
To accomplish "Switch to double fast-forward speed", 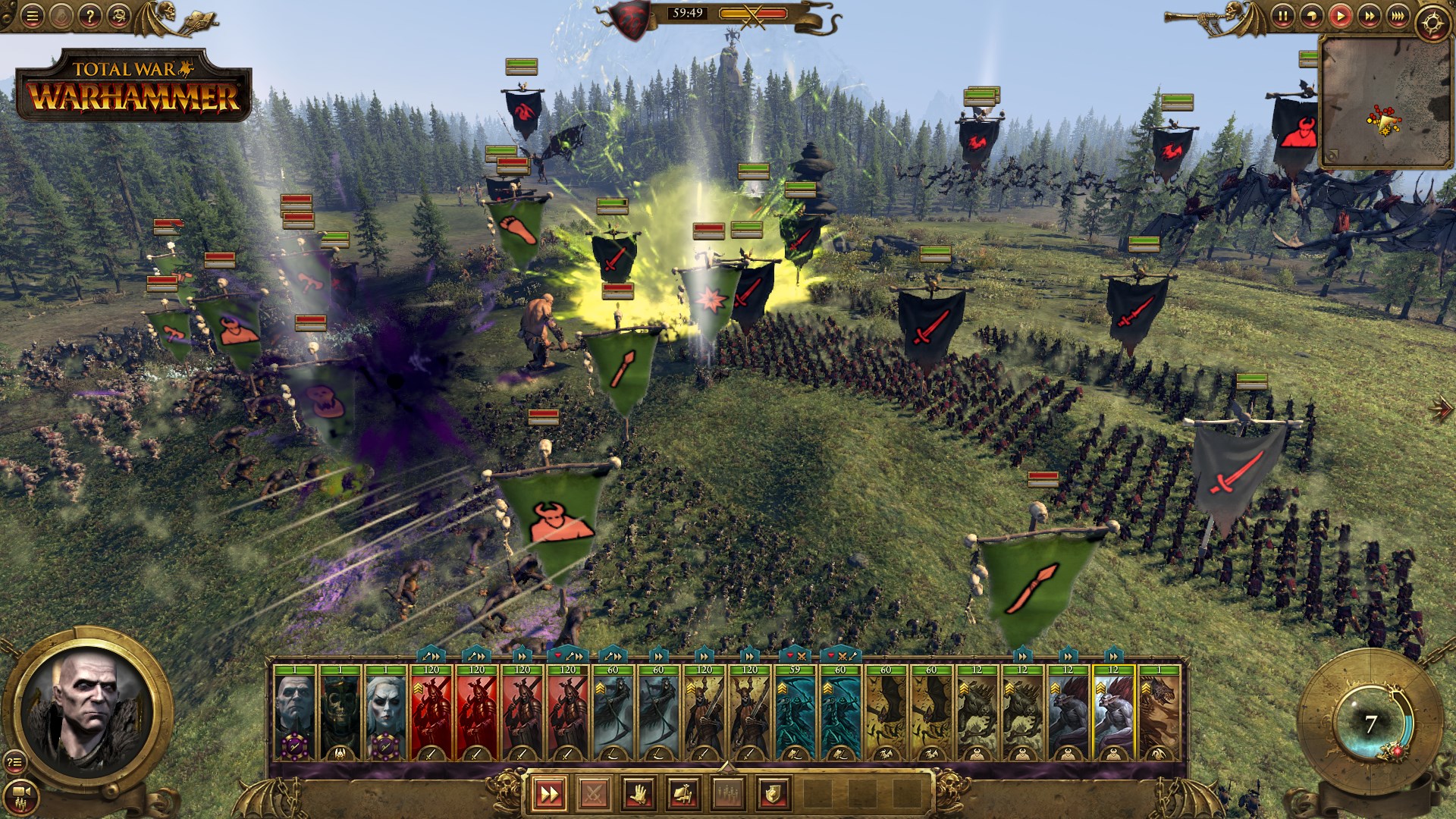I will (1369, 16).
